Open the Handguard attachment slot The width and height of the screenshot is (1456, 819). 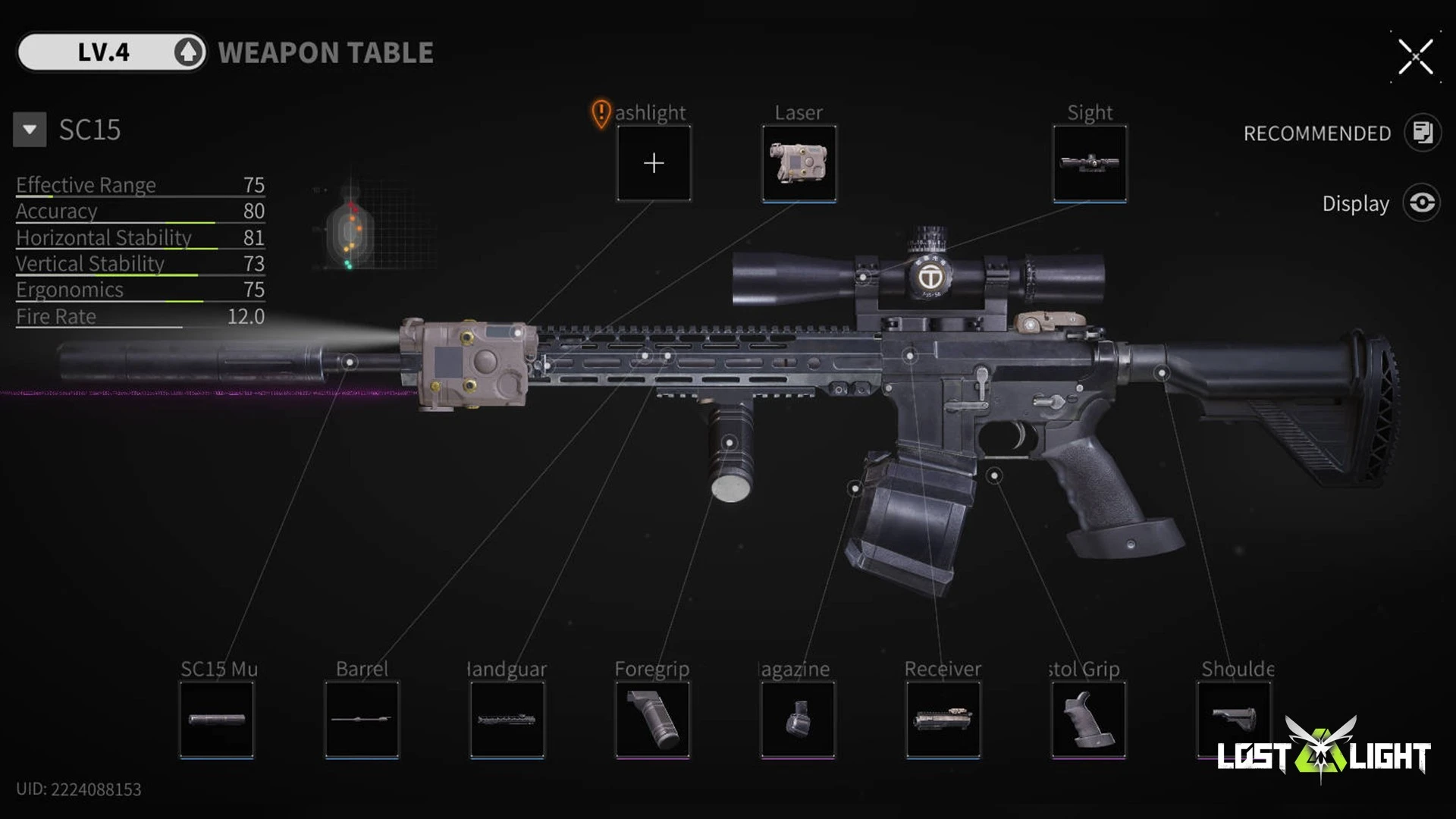[507, 719]
